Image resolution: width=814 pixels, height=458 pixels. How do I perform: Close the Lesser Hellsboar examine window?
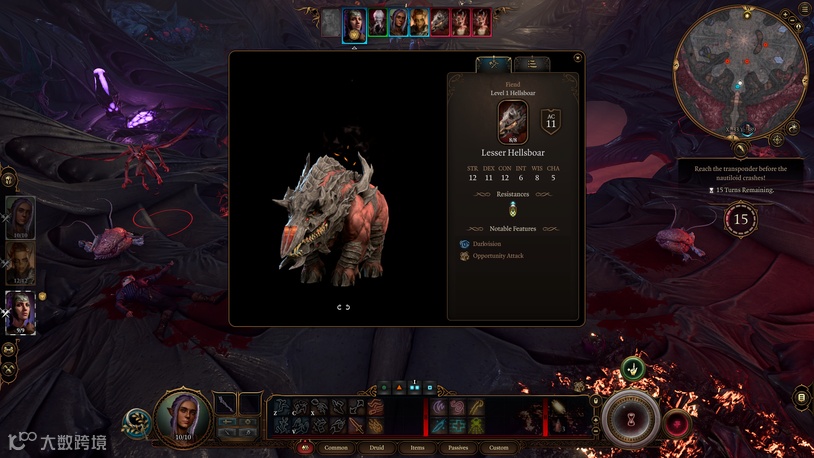tap(577, 58)
